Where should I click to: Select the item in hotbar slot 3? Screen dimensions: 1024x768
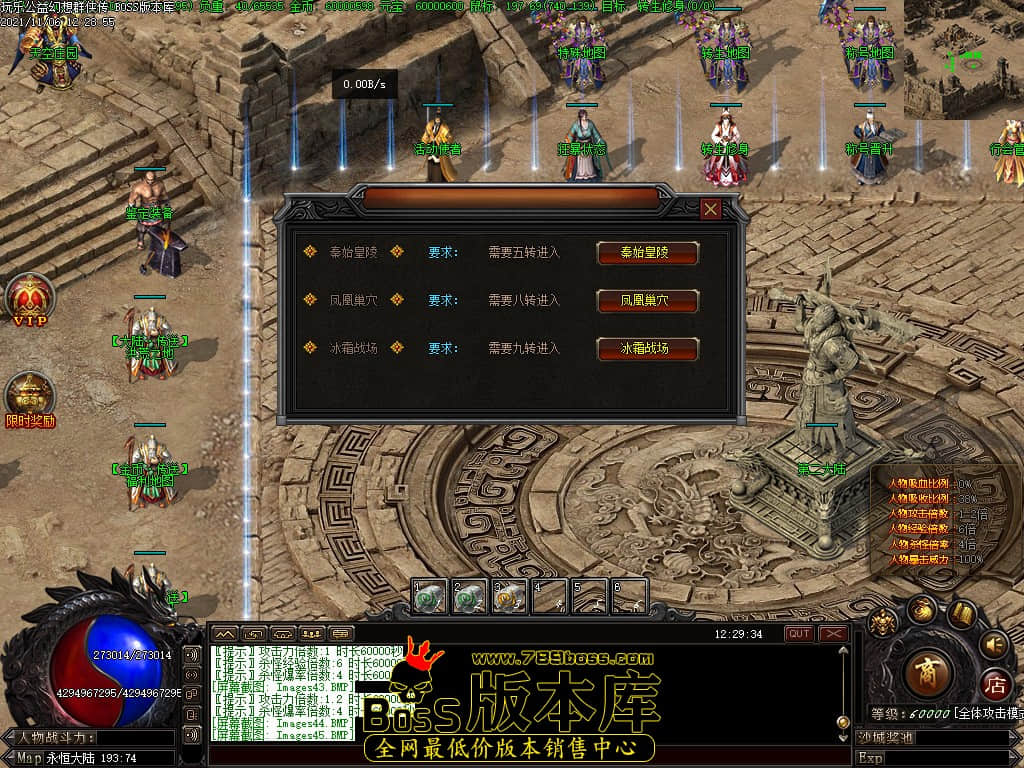[x=510, y=597]
